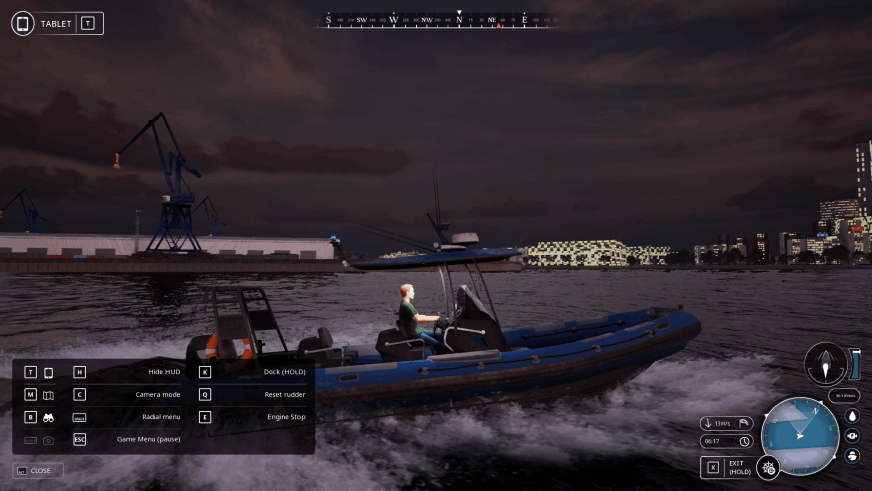Viewport: 872px width, 491px height.
Task: Select the Engine Stop entry
Action: [285, 417]
